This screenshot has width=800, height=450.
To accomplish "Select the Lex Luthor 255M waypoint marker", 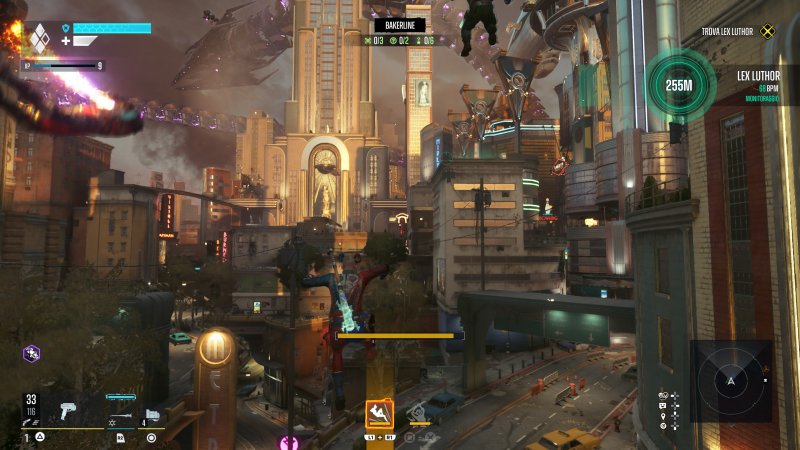I will [x=679, y=86].
